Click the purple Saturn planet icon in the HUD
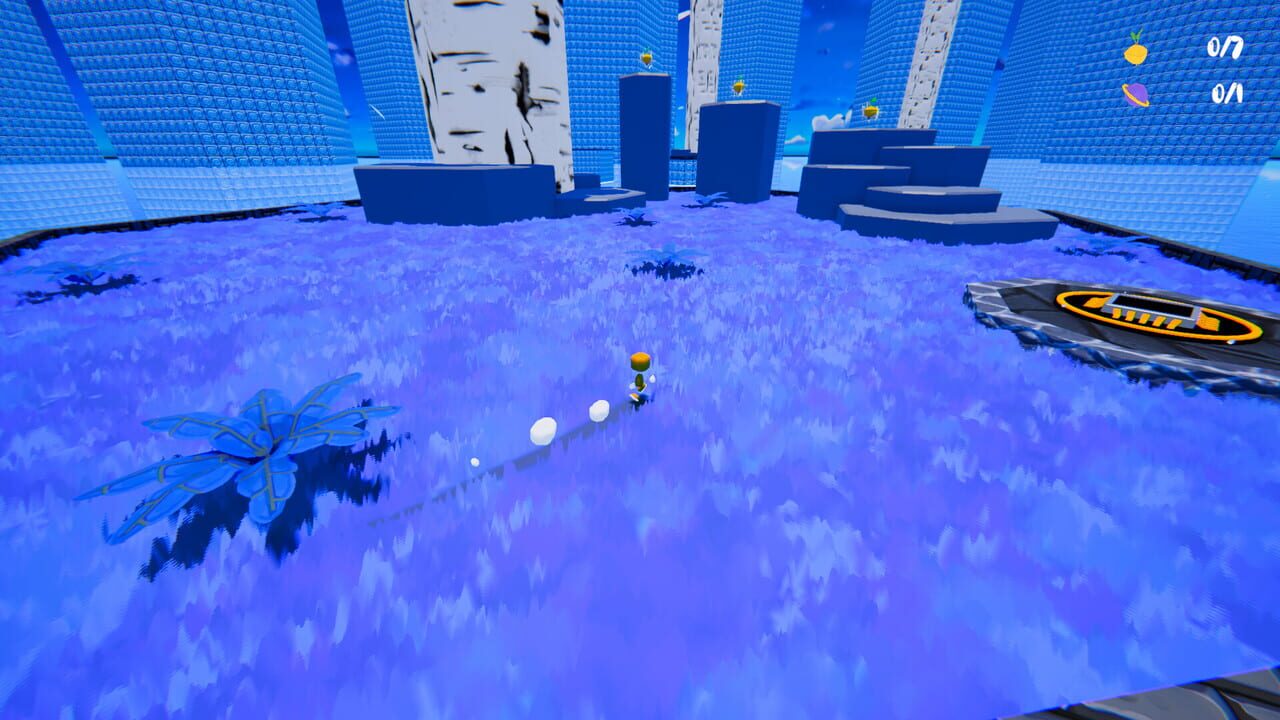 pos(1137,93)
